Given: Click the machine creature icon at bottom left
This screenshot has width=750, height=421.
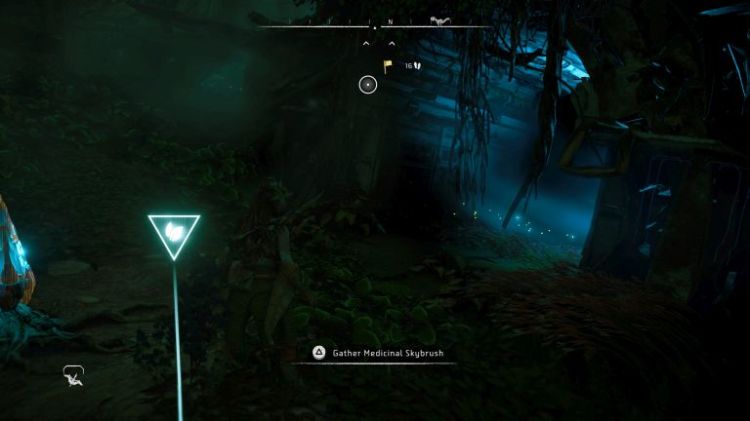Looking at the screenshot, I should 72,375.
